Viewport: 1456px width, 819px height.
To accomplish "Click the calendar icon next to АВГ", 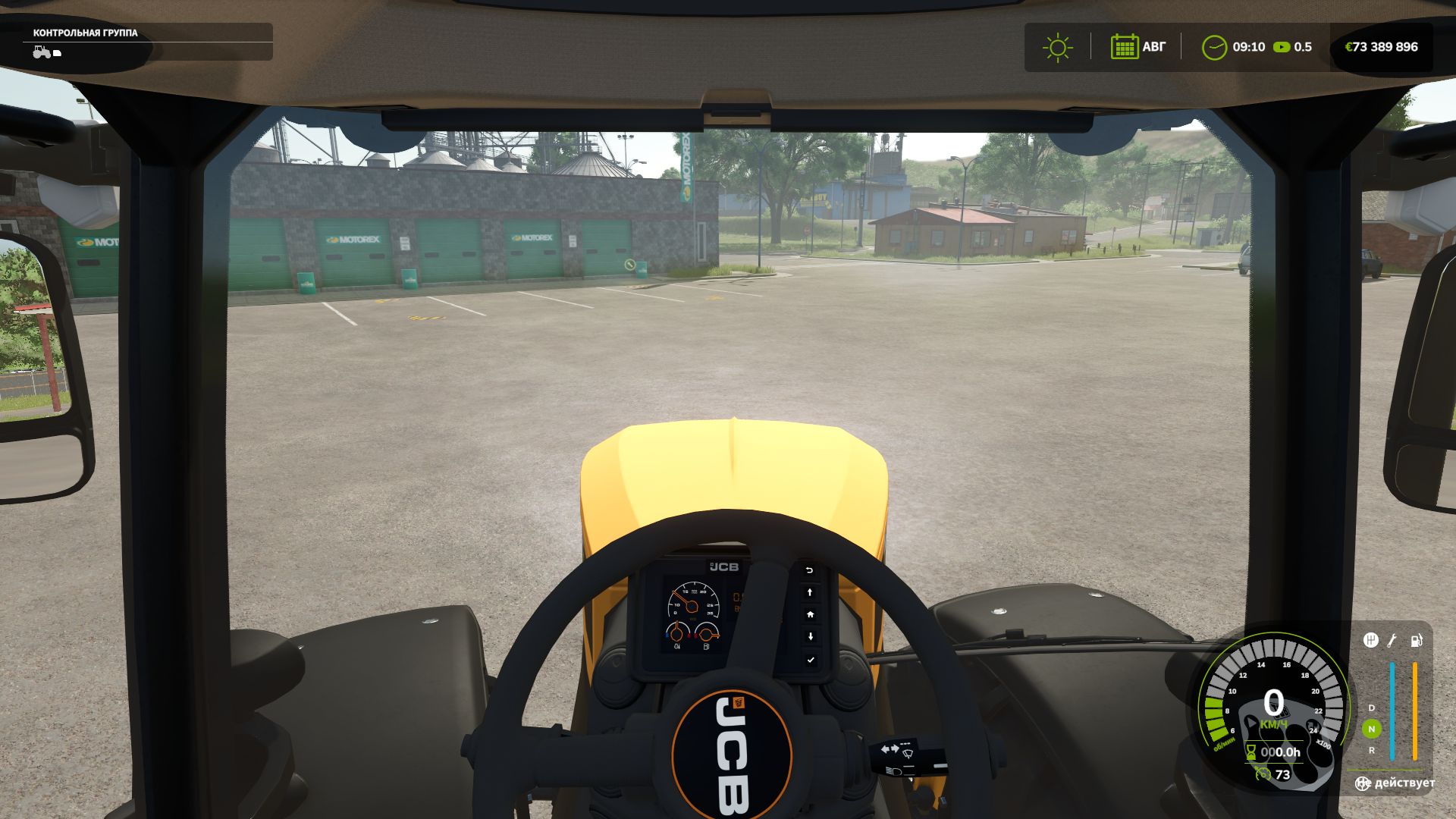I will 1125,47.
